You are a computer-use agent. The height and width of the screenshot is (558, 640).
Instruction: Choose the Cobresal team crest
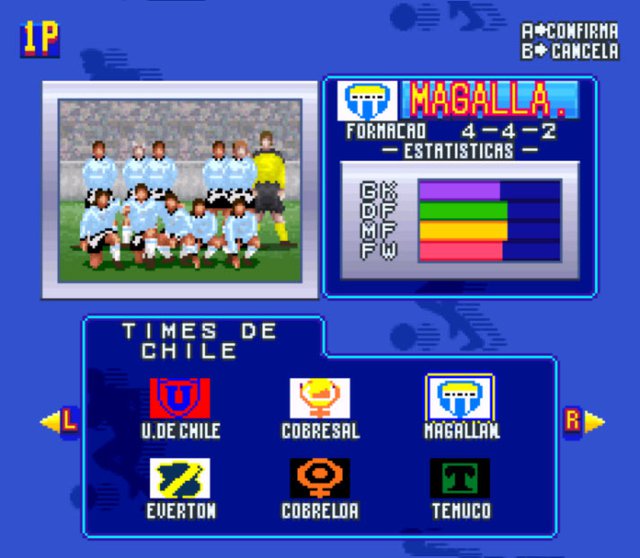pyautogui.click(x=320, y=398)
